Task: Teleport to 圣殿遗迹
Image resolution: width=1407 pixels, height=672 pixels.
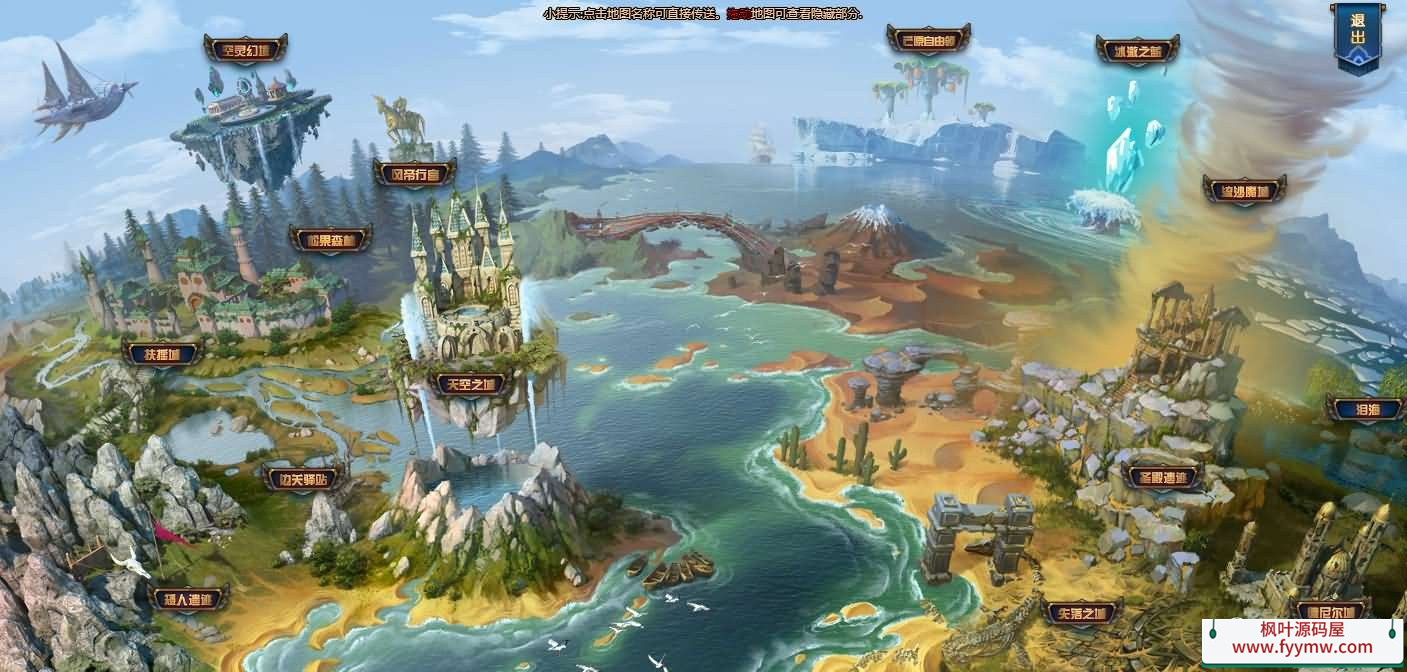Action: point(1161,476)
